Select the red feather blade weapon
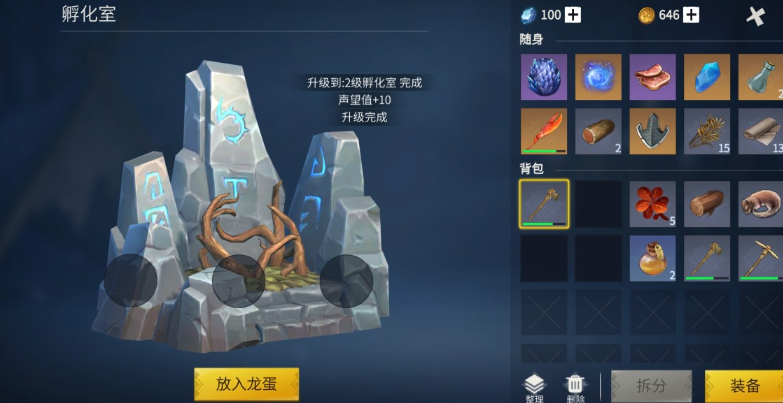 tap(544, 131)
